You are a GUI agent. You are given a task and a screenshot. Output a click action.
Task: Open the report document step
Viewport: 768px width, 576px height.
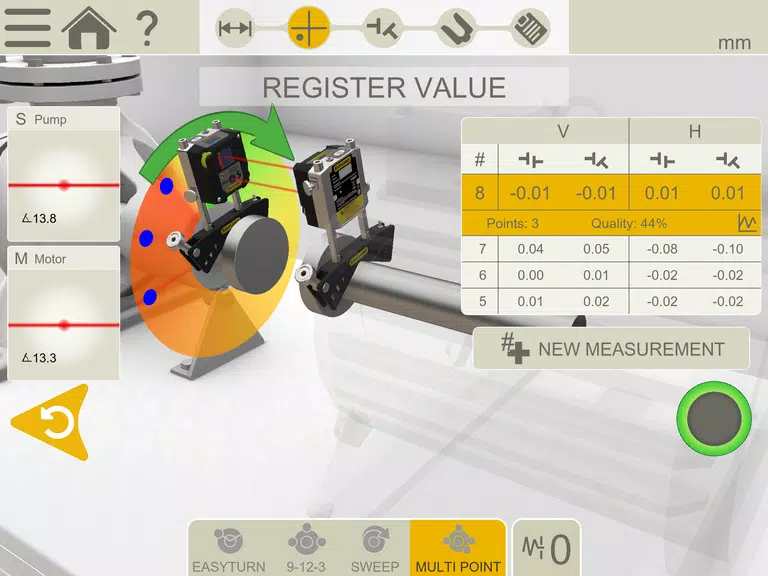(531, 28)
